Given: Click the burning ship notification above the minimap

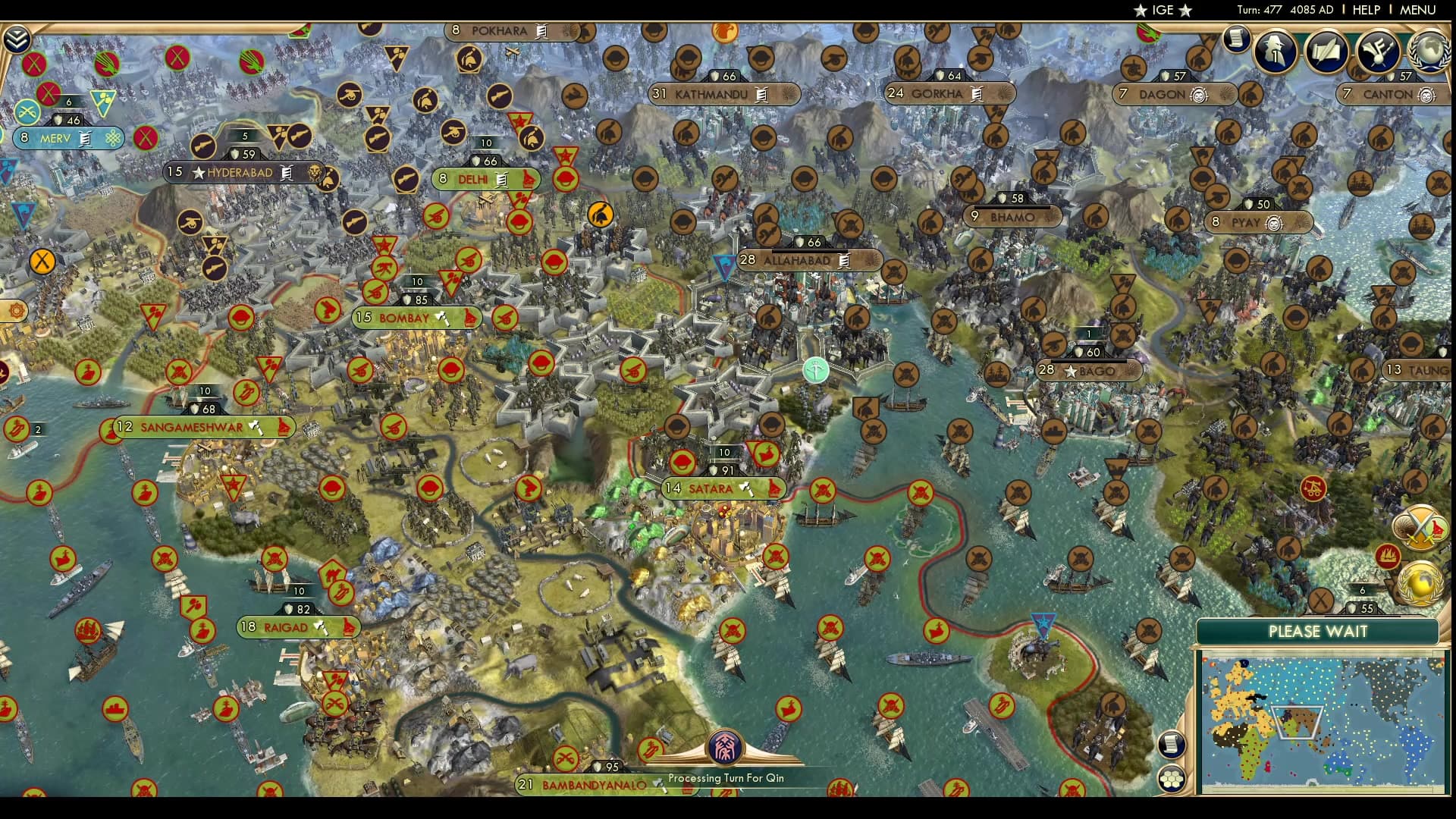Looking at the screenshot, I should [1388, 556].
